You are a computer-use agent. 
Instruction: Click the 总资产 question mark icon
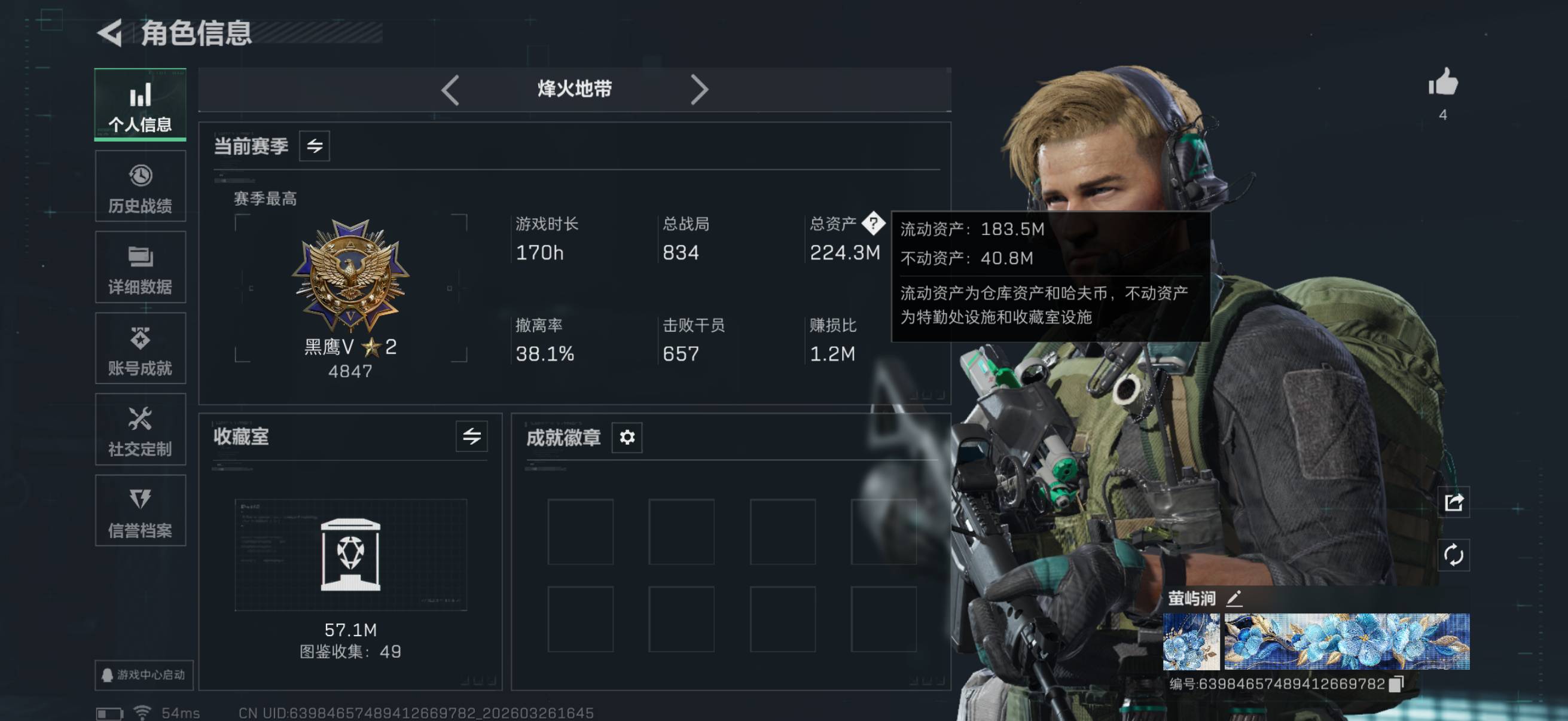(874, 224)
